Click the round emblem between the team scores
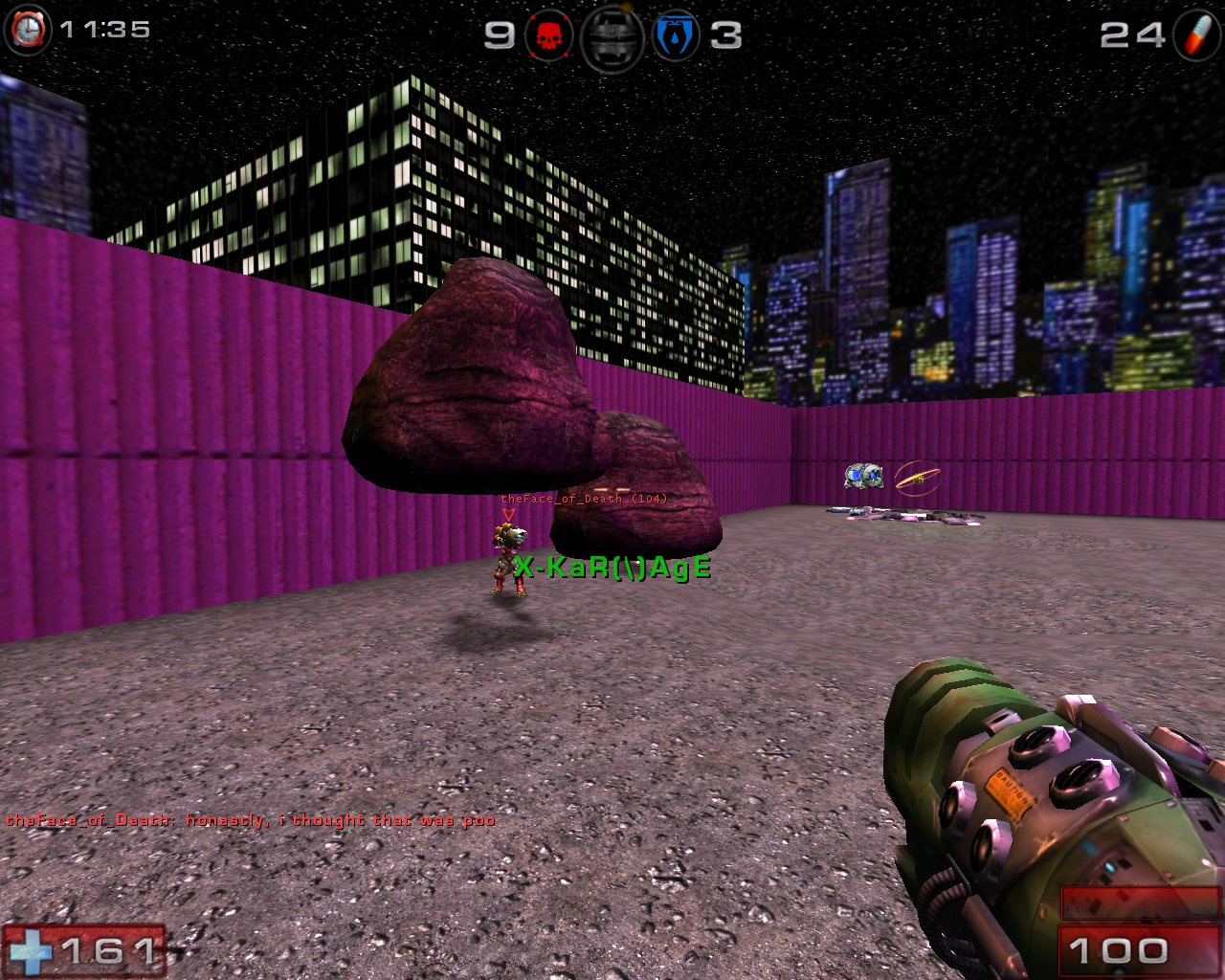The height and width of the screenshot is (980, 1225). [x=612, y=38]
